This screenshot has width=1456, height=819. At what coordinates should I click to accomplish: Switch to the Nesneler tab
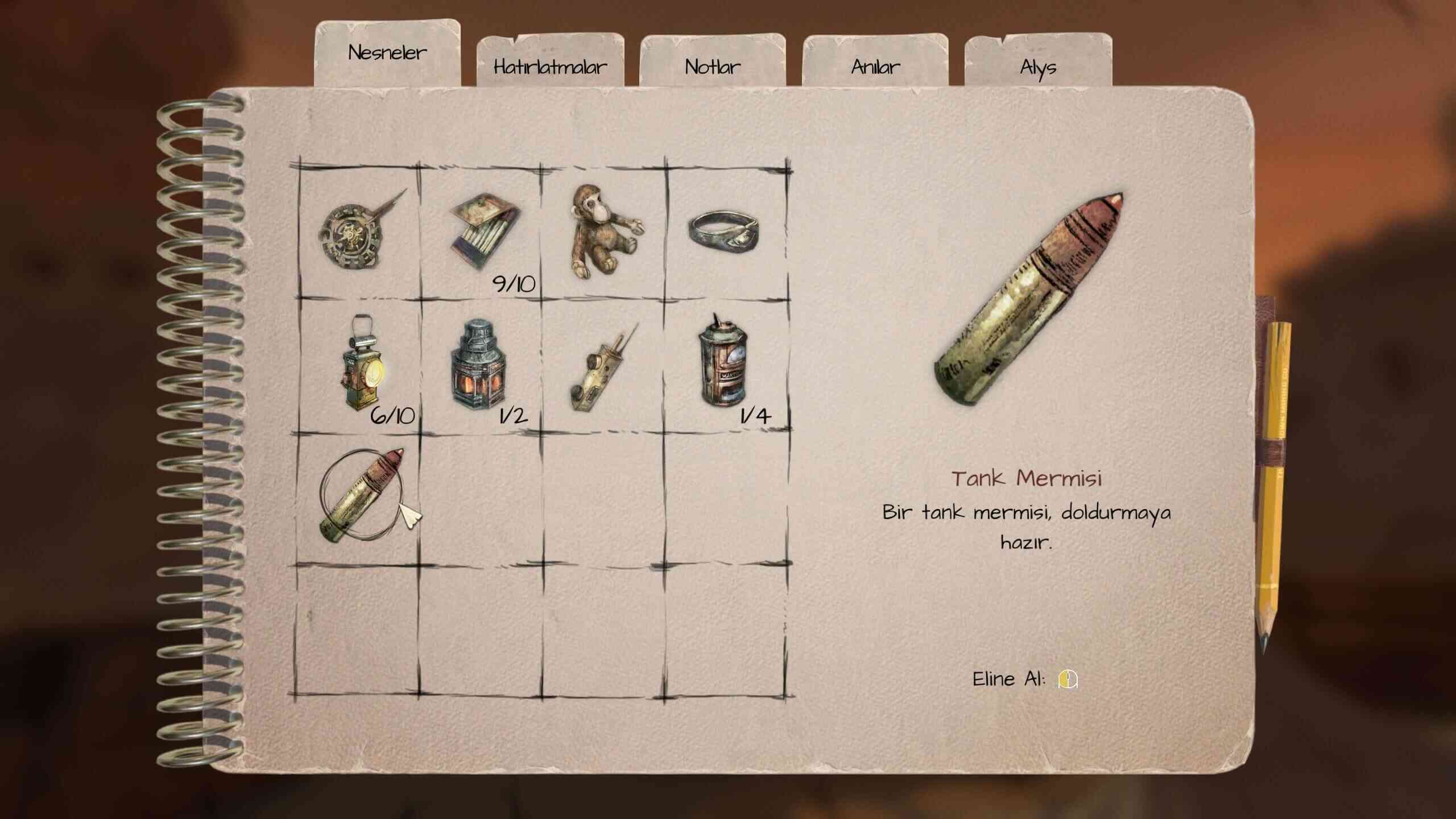[387, 53]
